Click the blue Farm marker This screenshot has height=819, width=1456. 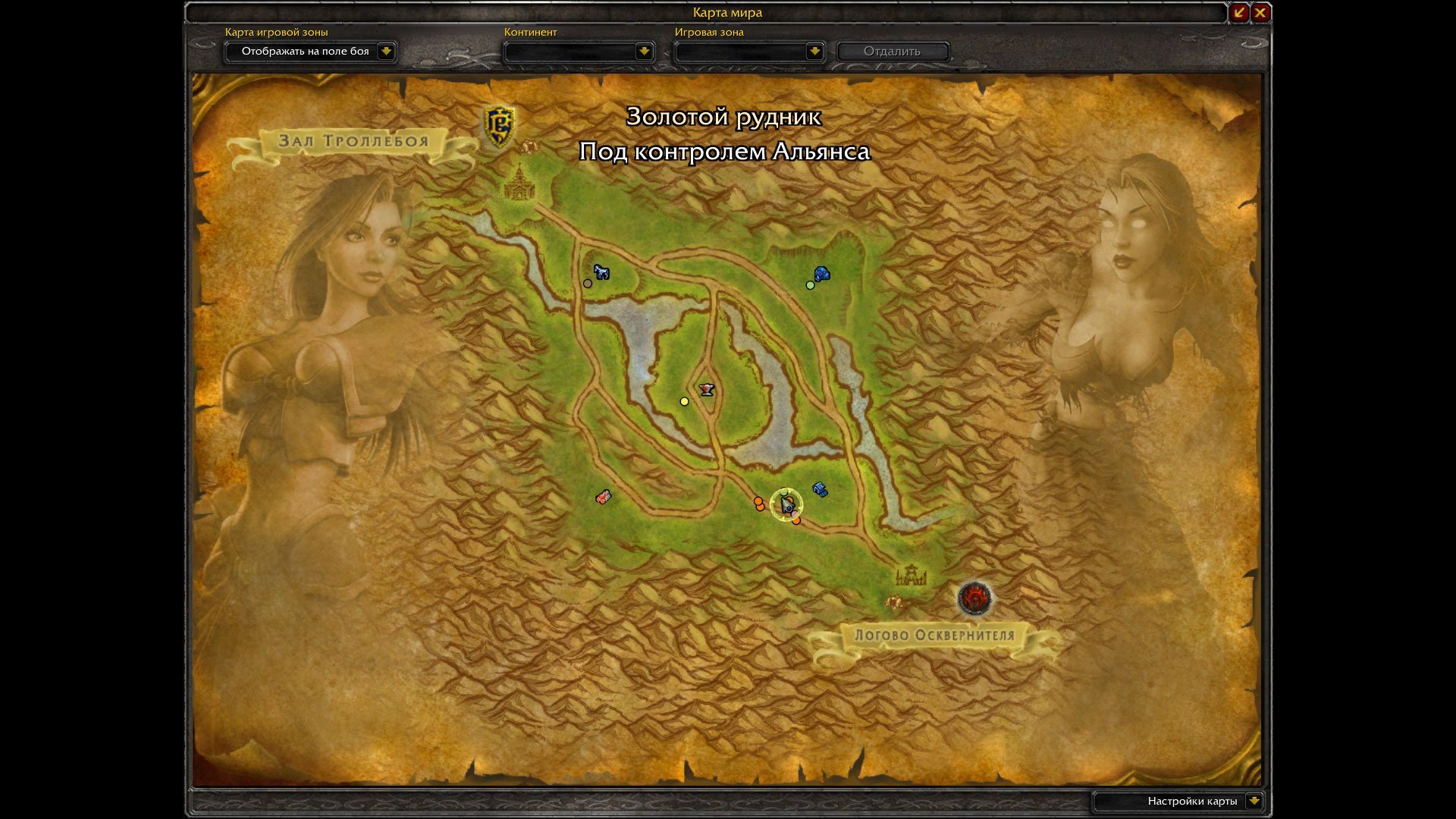coord(820,489)
